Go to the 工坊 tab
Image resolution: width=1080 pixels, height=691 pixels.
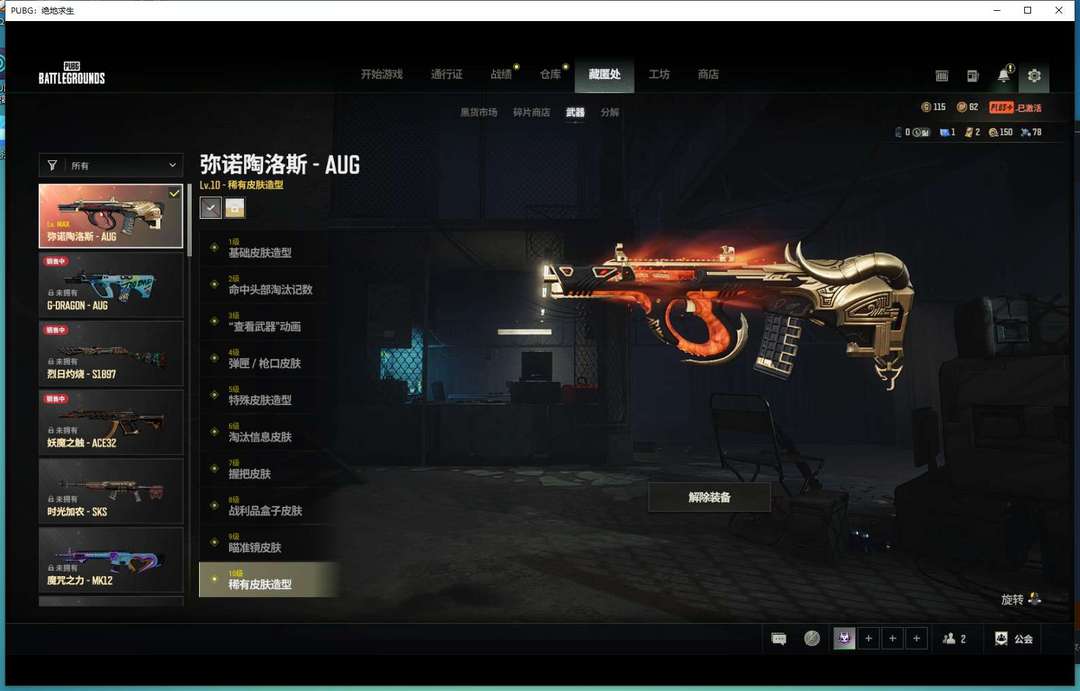tap(659, 75)
